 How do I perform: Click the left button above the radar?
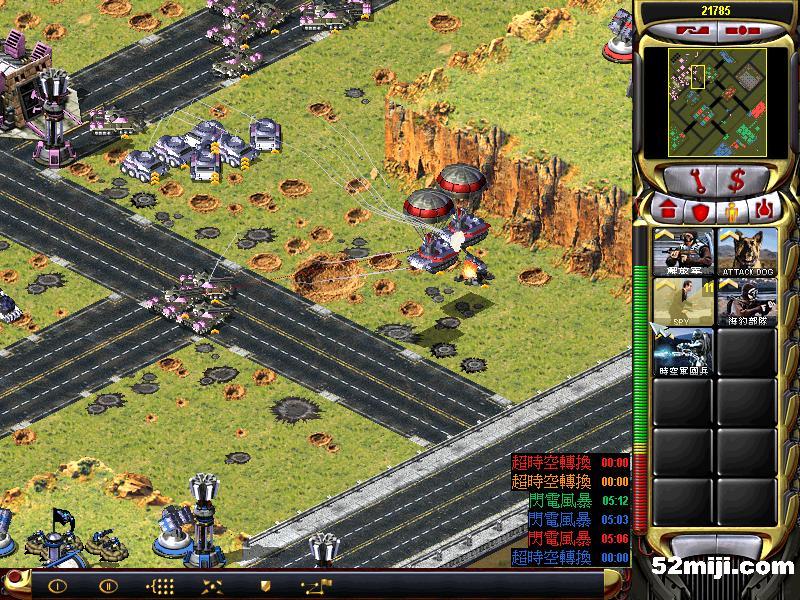tap(690, 30)
